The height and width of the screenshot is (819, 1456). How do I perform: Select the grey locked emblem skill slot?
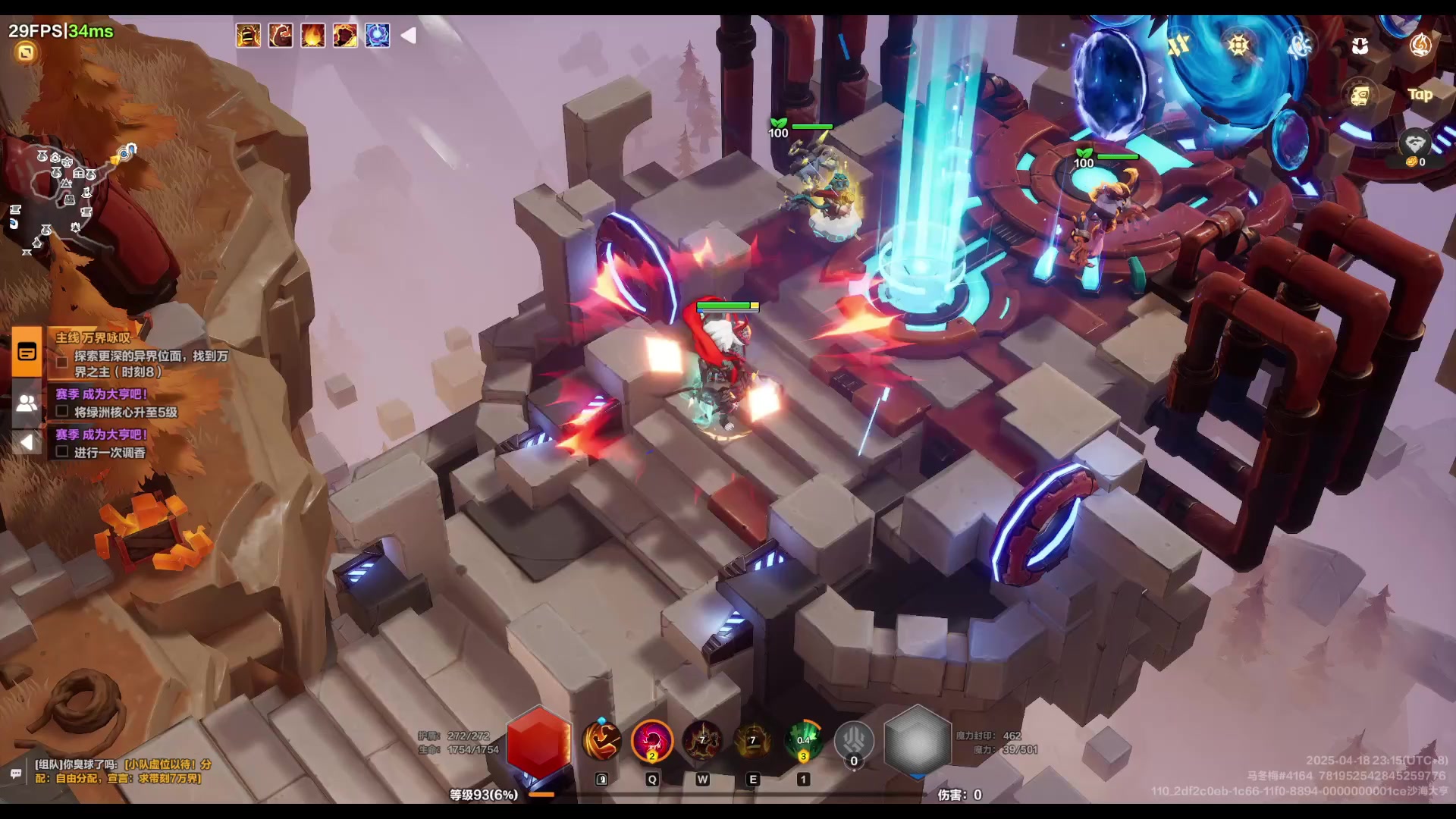[854, 741]
